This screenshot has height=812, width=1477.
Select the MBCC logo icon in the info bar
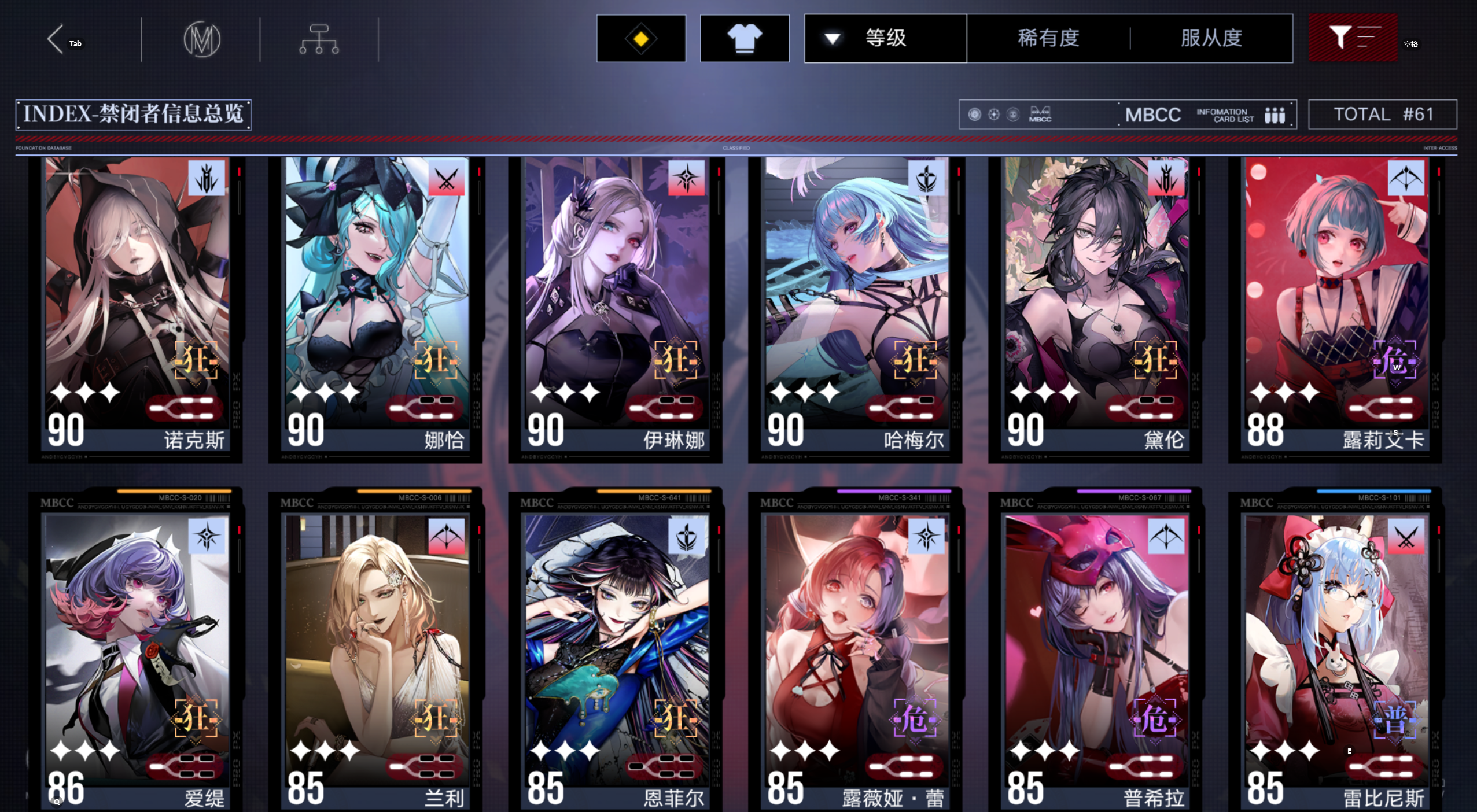pos(1038,113)
